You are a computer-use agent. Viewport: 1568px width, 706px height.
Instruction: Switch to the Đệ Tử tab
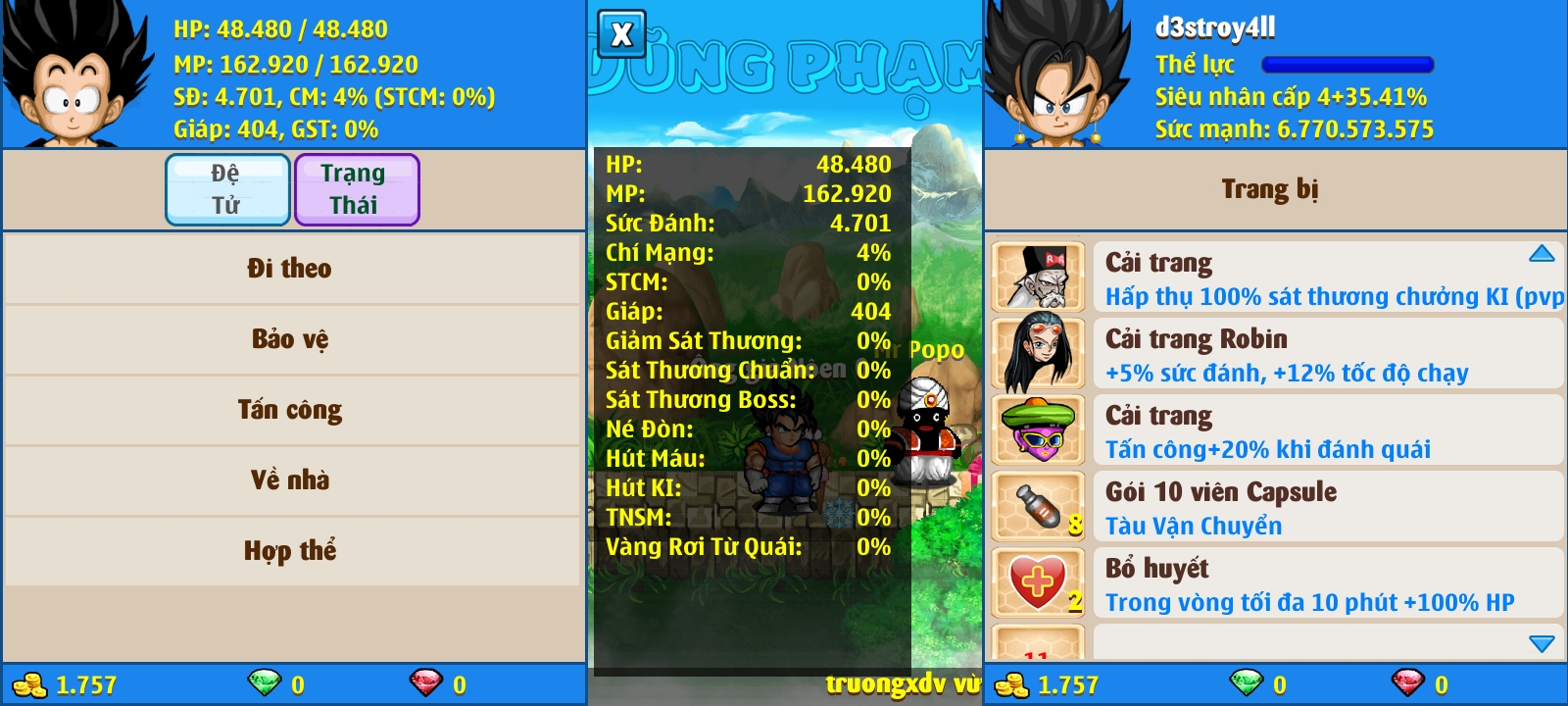(227, 189)
